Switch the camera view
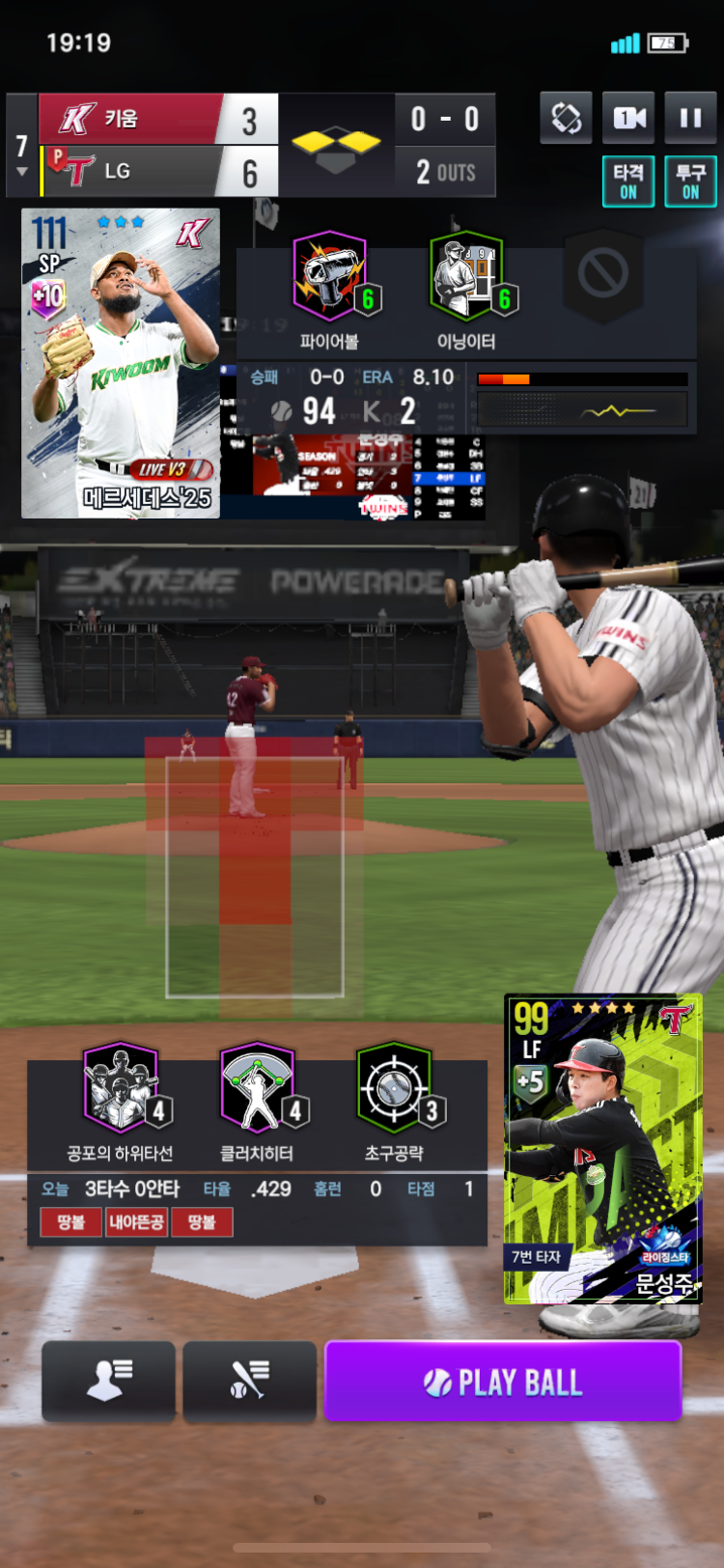 tap(628, 119)
